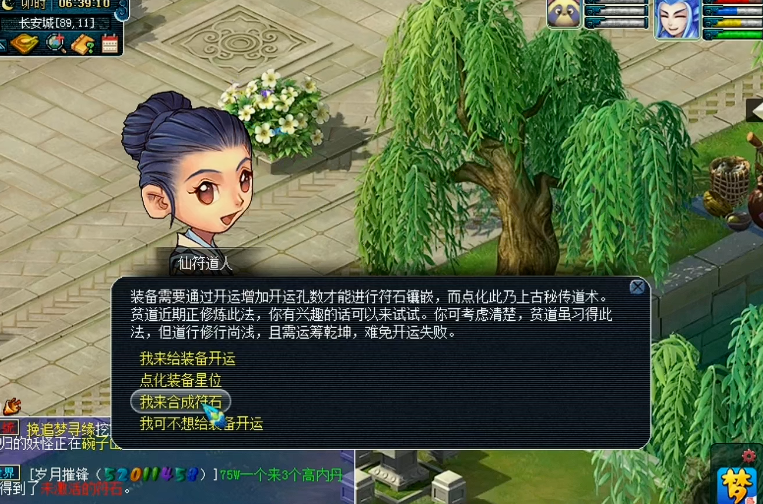Pick the 我来合成符石 dialogue option
The width and height of the screenshot is (763, 504).
(x=181, y=402)
